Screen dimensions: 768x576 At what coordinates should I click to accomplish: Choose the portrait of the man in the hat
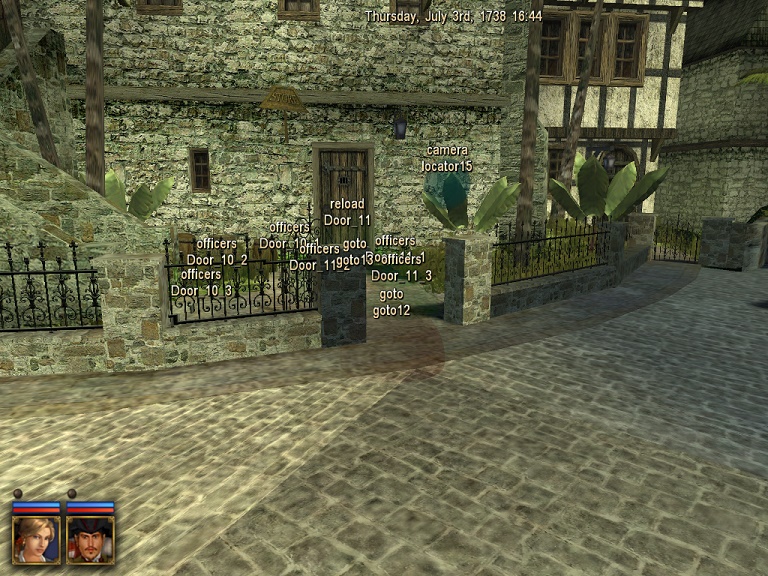91,538
